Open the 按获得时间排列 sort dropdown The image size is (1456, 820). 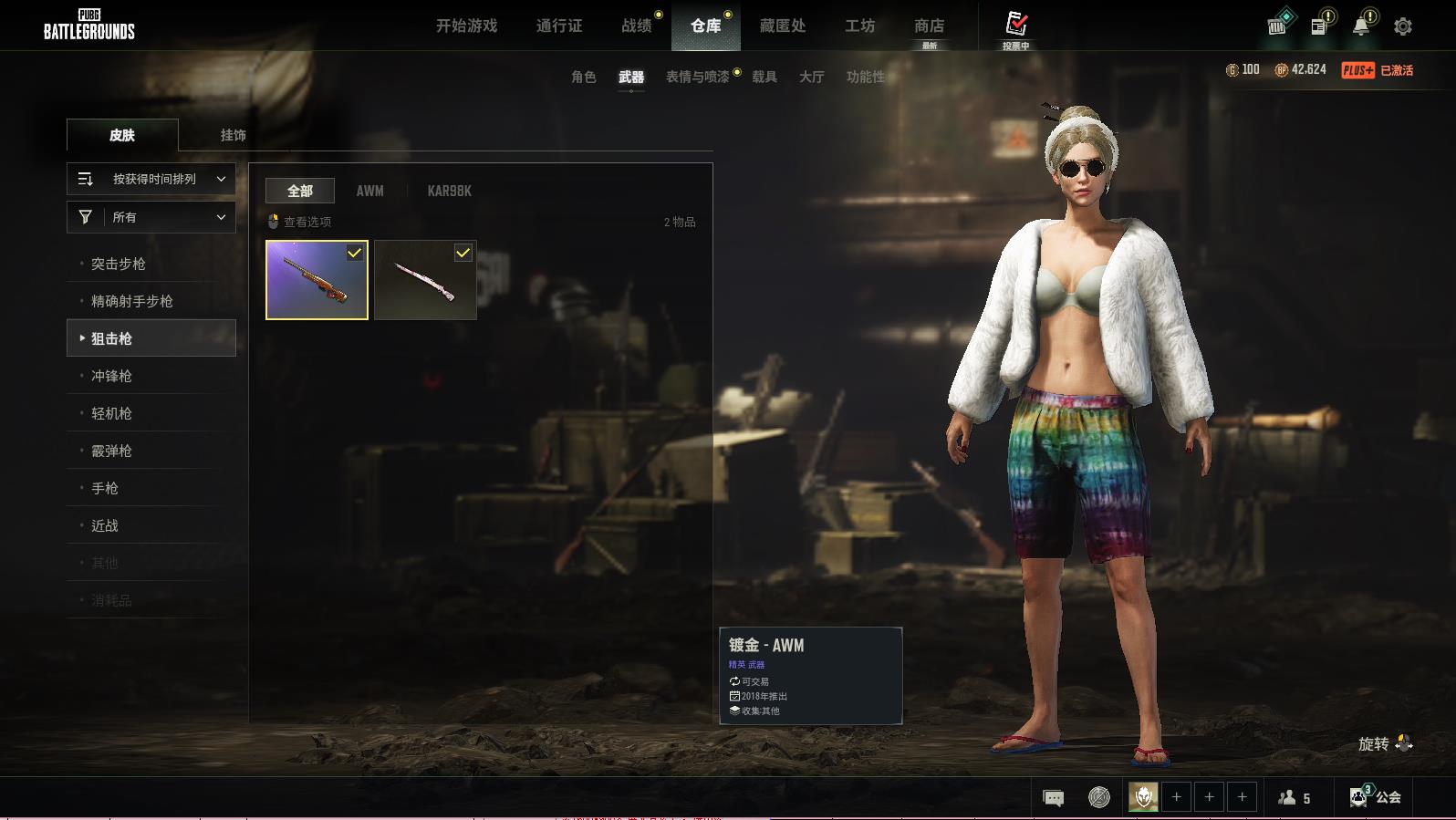pyautogui.click(x=151, y=179)
